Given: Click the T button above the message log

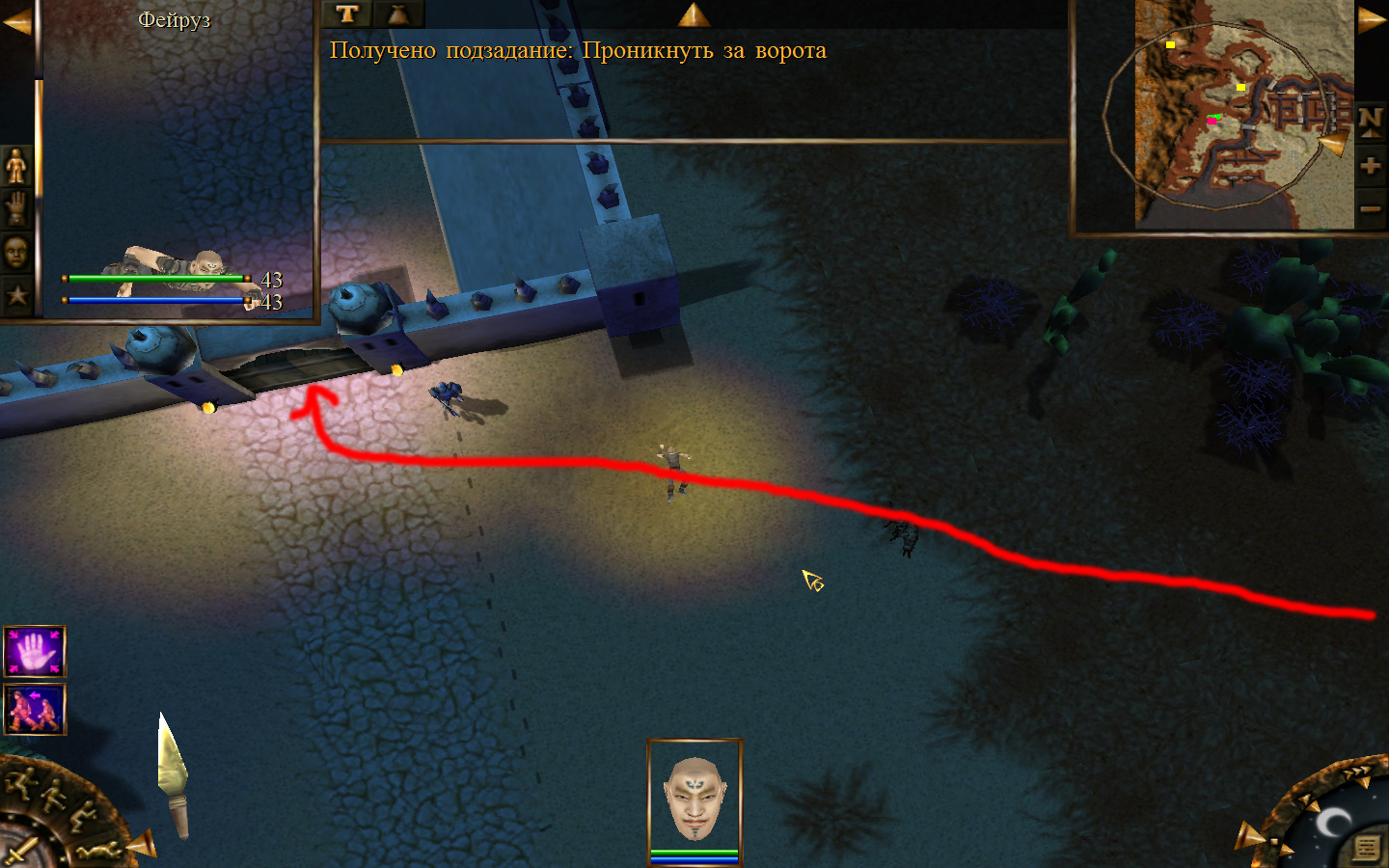Looking at the screenshot, I should coord(347,14).
